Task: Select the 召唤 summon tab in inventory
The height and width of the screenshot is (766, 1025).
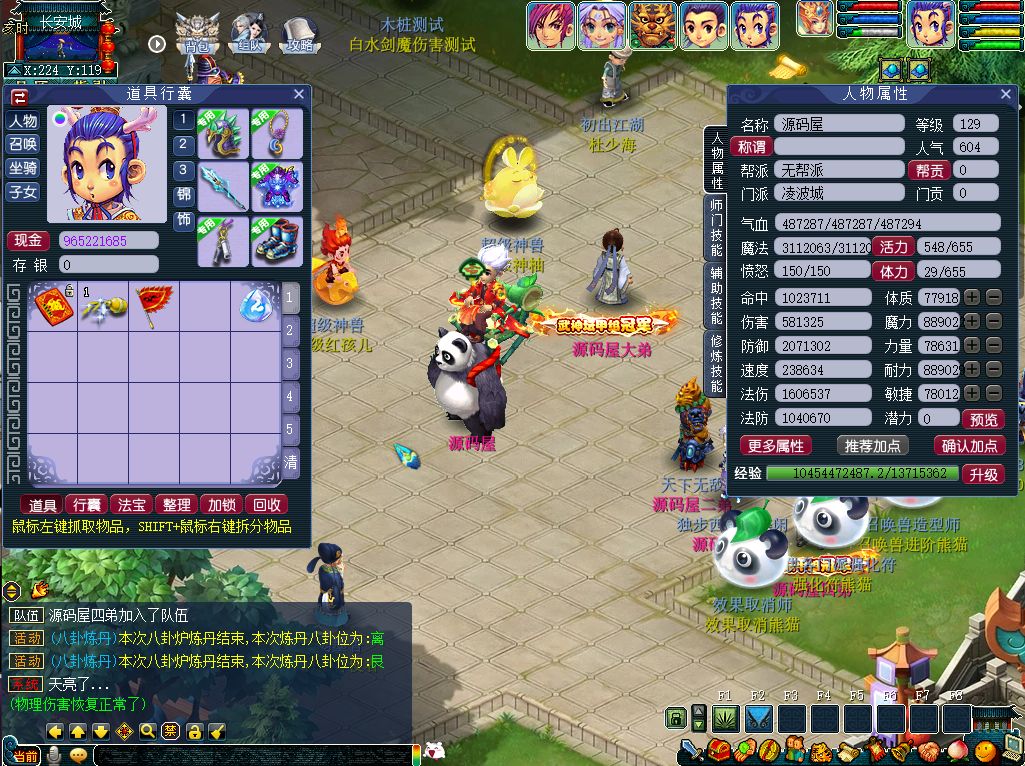Action: coord(23,144)
